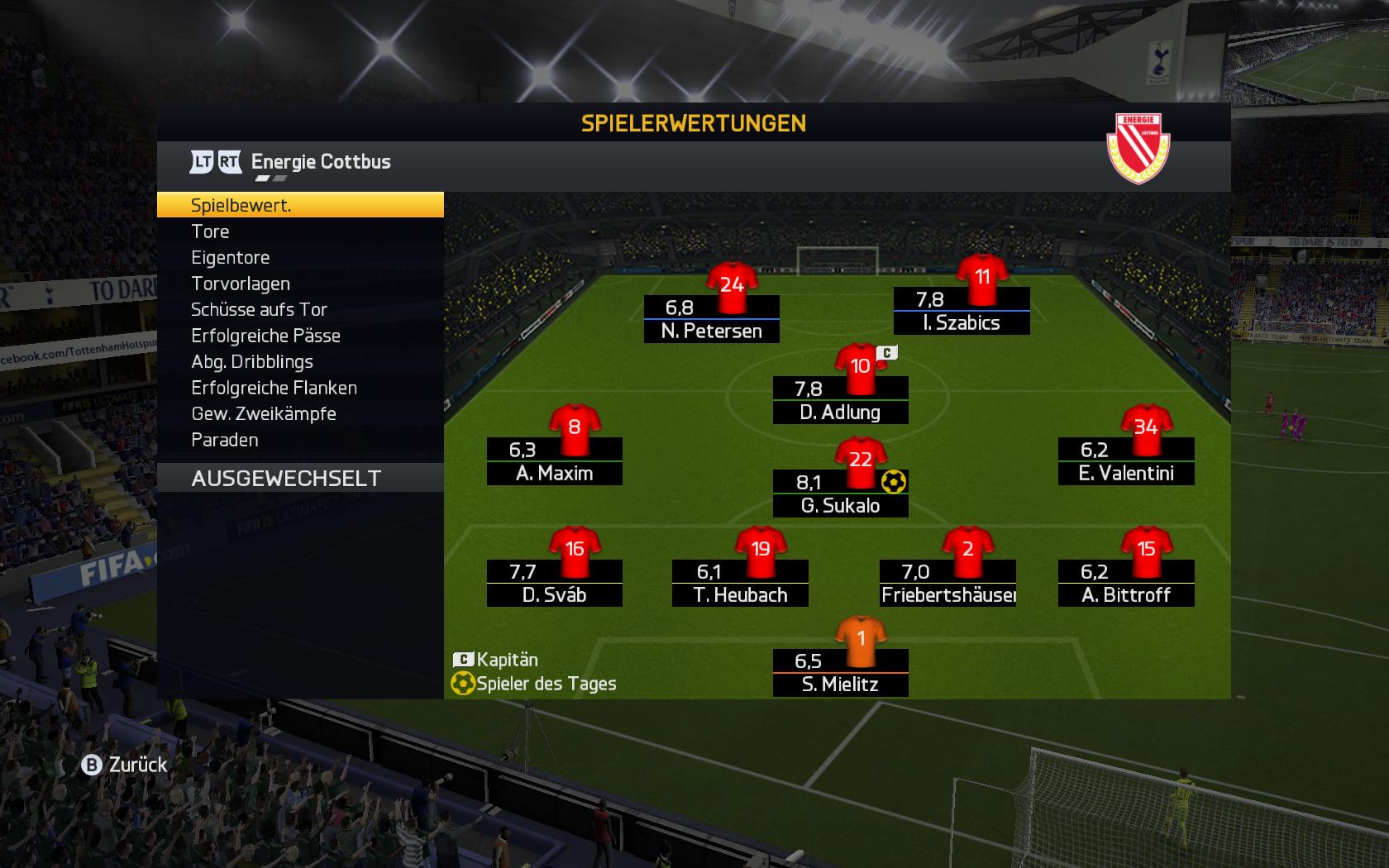Click E. Valentini's rating card

(1126, 461)
